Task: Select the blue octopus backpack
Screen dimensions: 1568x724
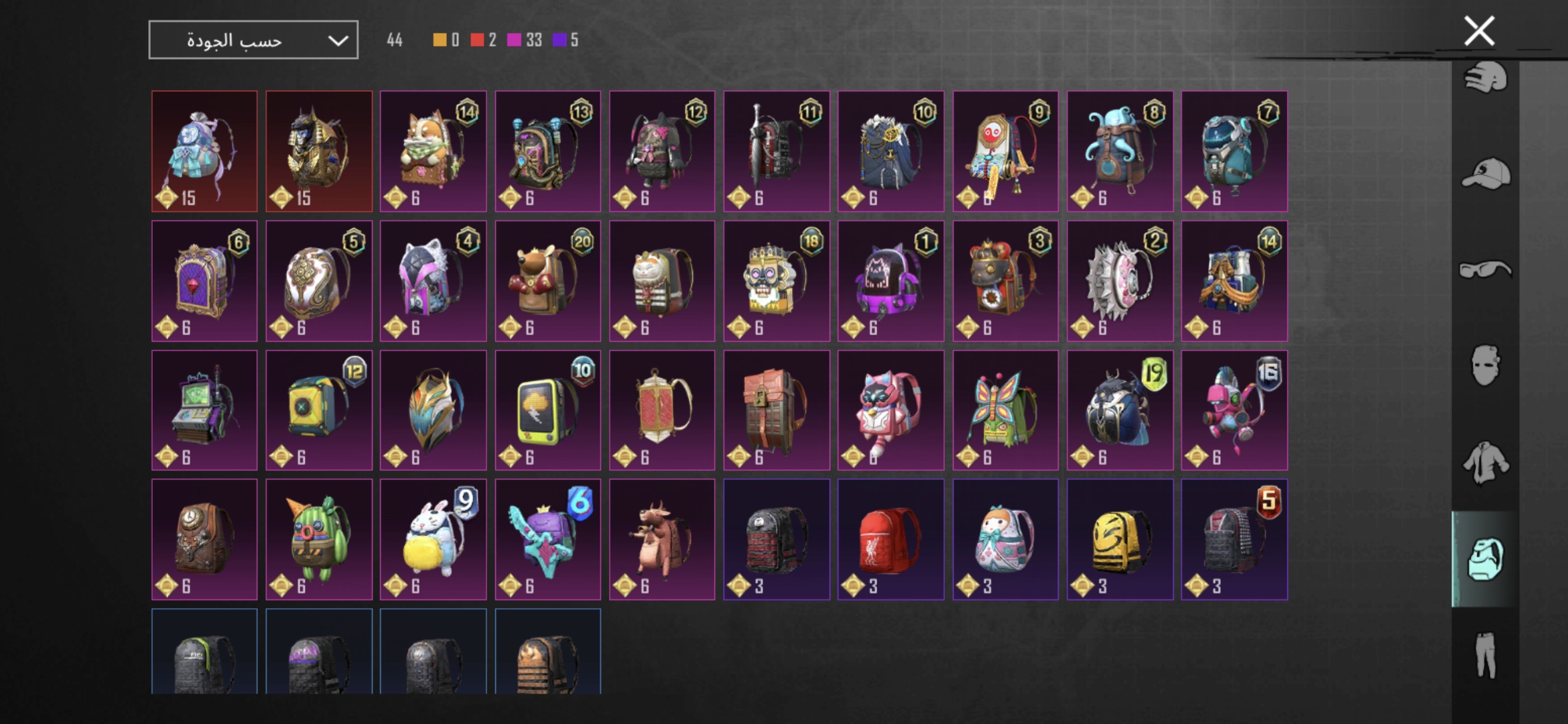Action: (1120, 152)
